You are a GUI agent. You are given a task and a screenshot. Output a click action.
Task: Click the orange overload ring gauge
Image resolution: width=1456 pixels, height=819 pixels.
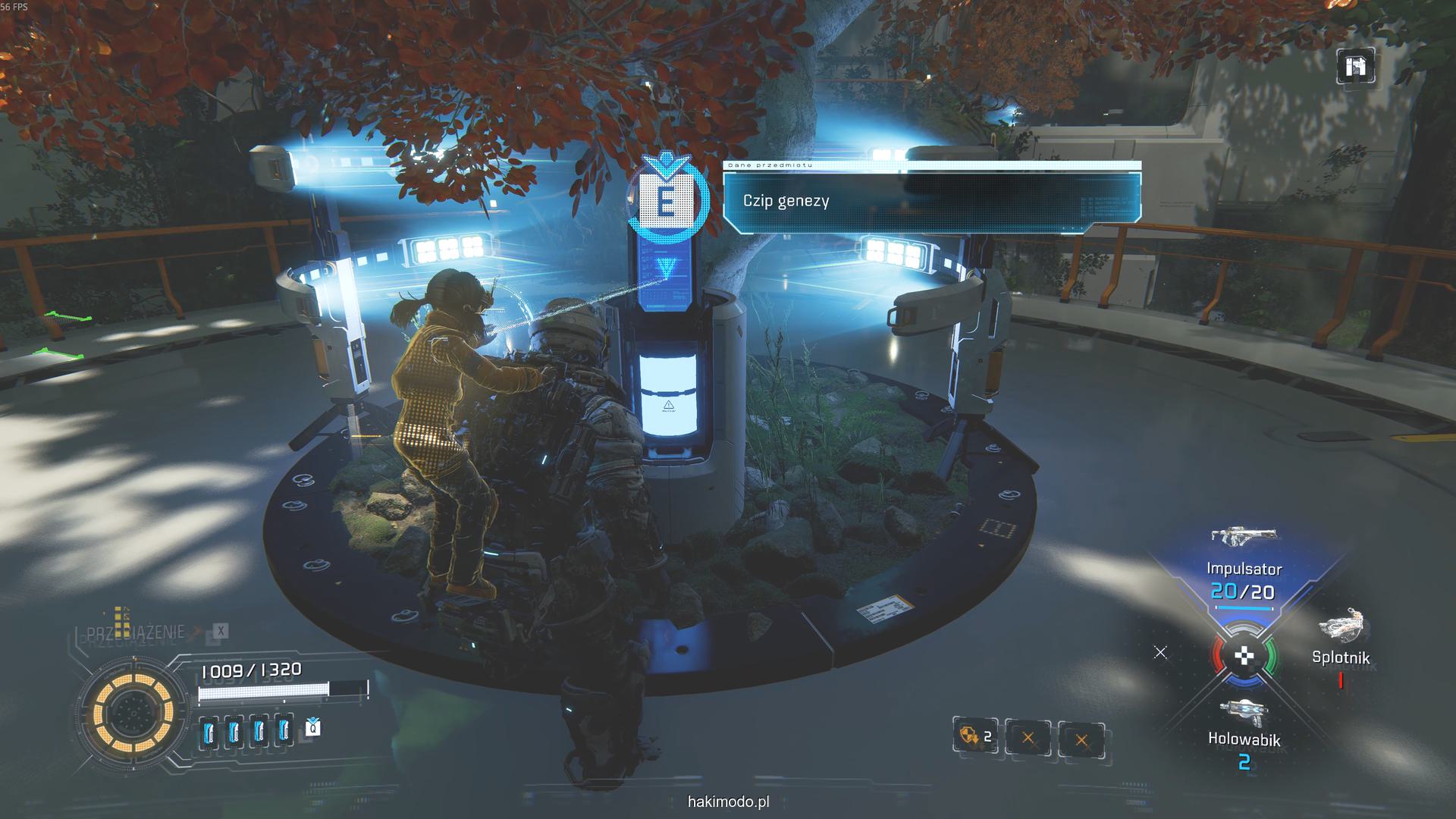click(133, 711)
